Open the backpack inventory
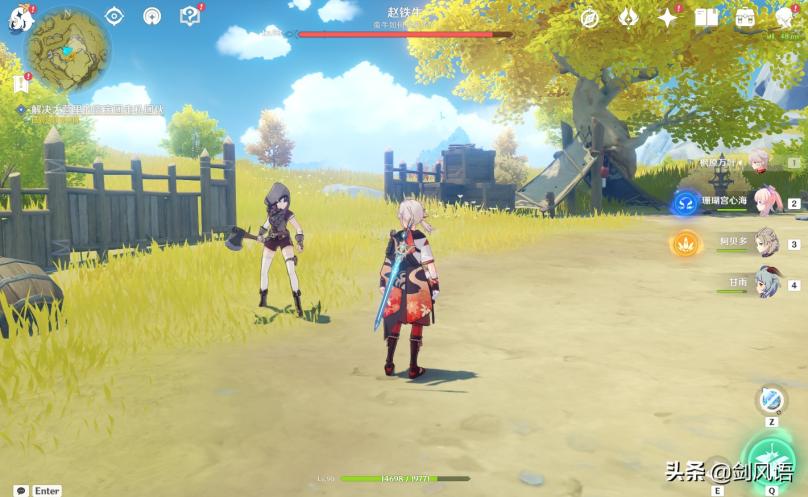This screenshot has height=497, width=808. (x=745, y=17)
